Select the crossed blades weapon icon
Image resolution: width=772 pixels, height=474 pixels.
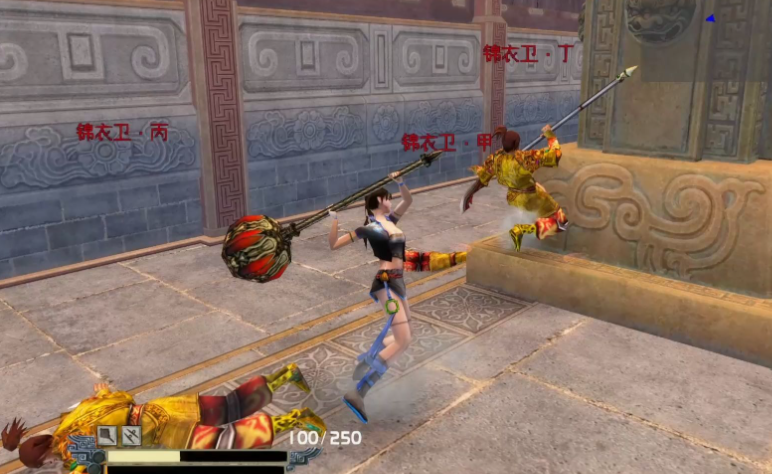[131, 435]
